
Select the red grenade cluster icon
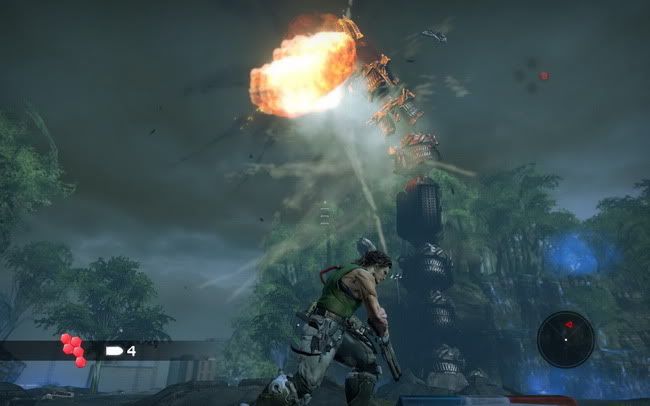[x=74, y=350]
